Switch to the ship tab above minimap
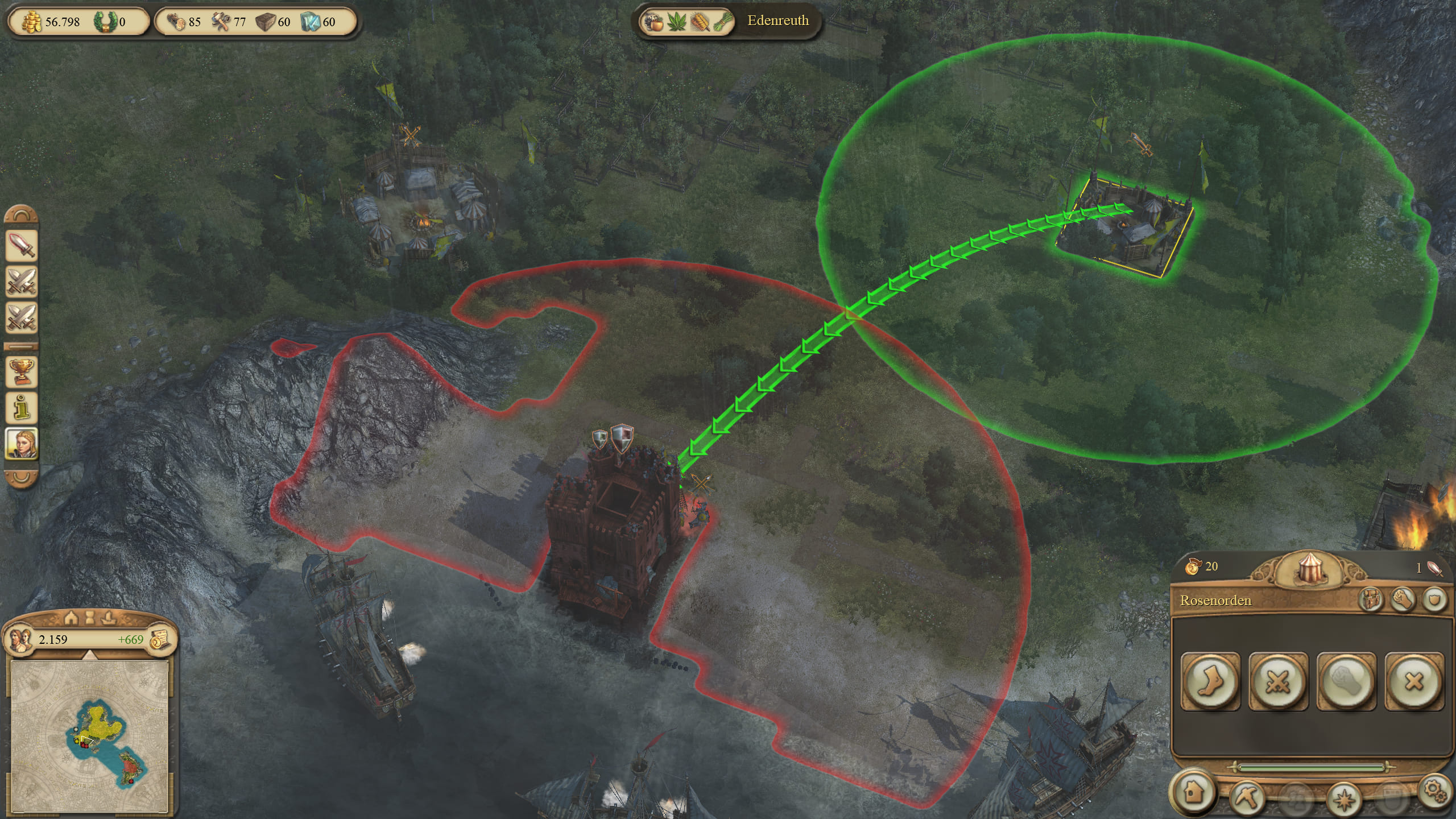The width and height of the screenshot is (1456, 819). [108, 618]
